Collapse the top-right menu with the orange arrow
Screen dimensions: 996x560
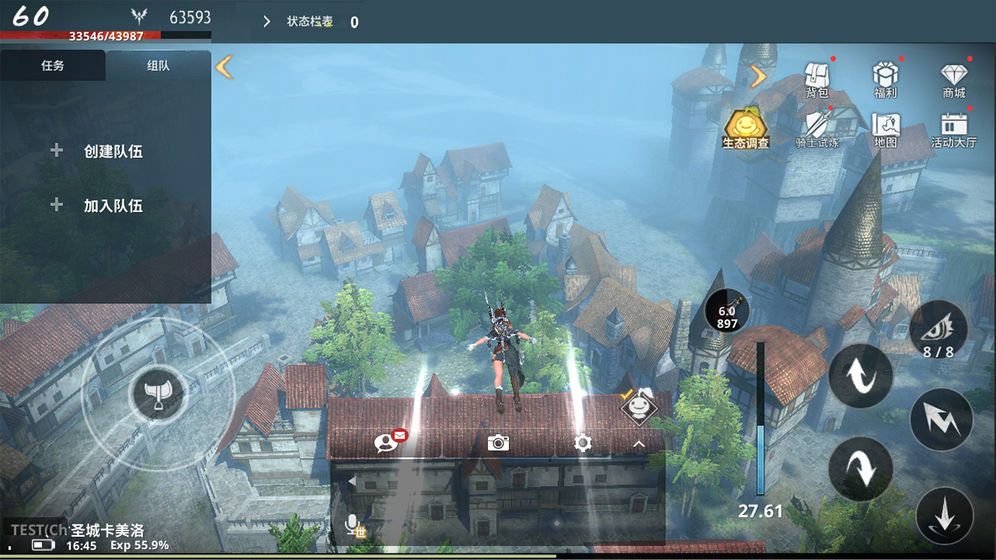(x=758, y=75)
